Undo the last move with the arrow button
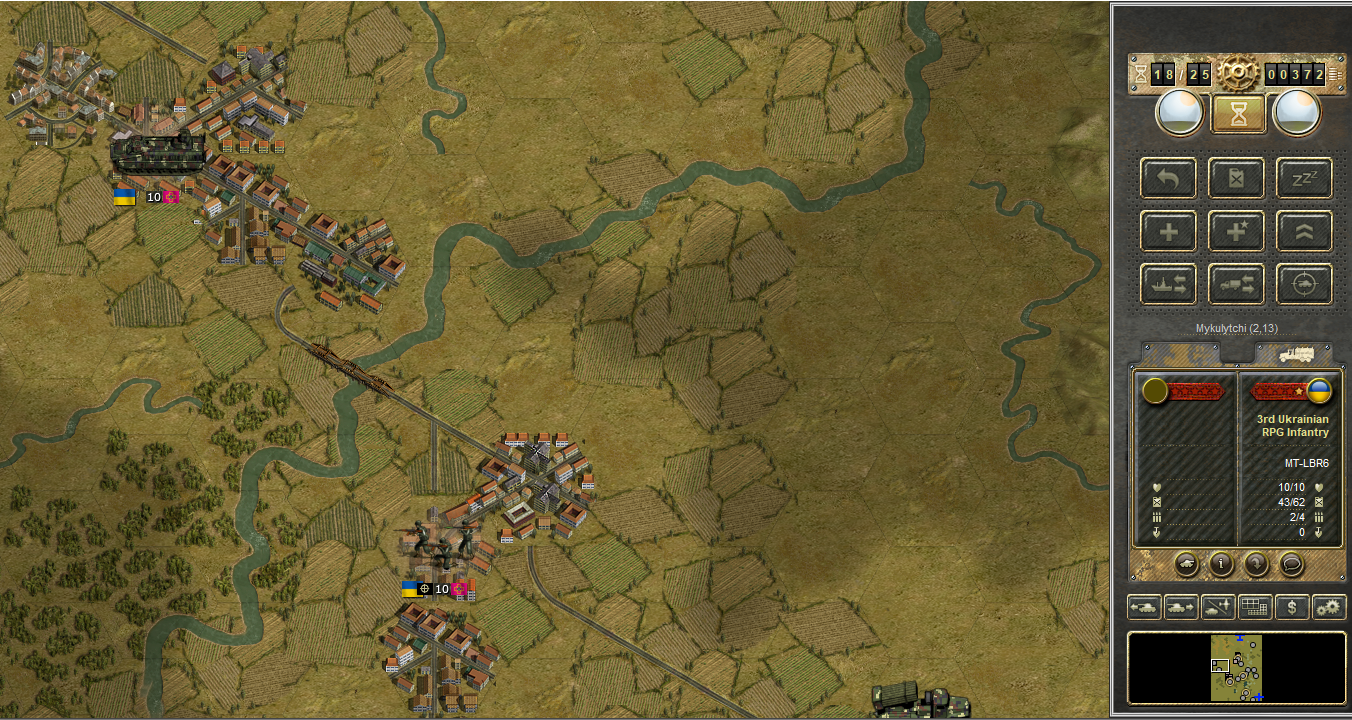The height and width of the screenshot is (720, 1352). tap(1168, 179)
